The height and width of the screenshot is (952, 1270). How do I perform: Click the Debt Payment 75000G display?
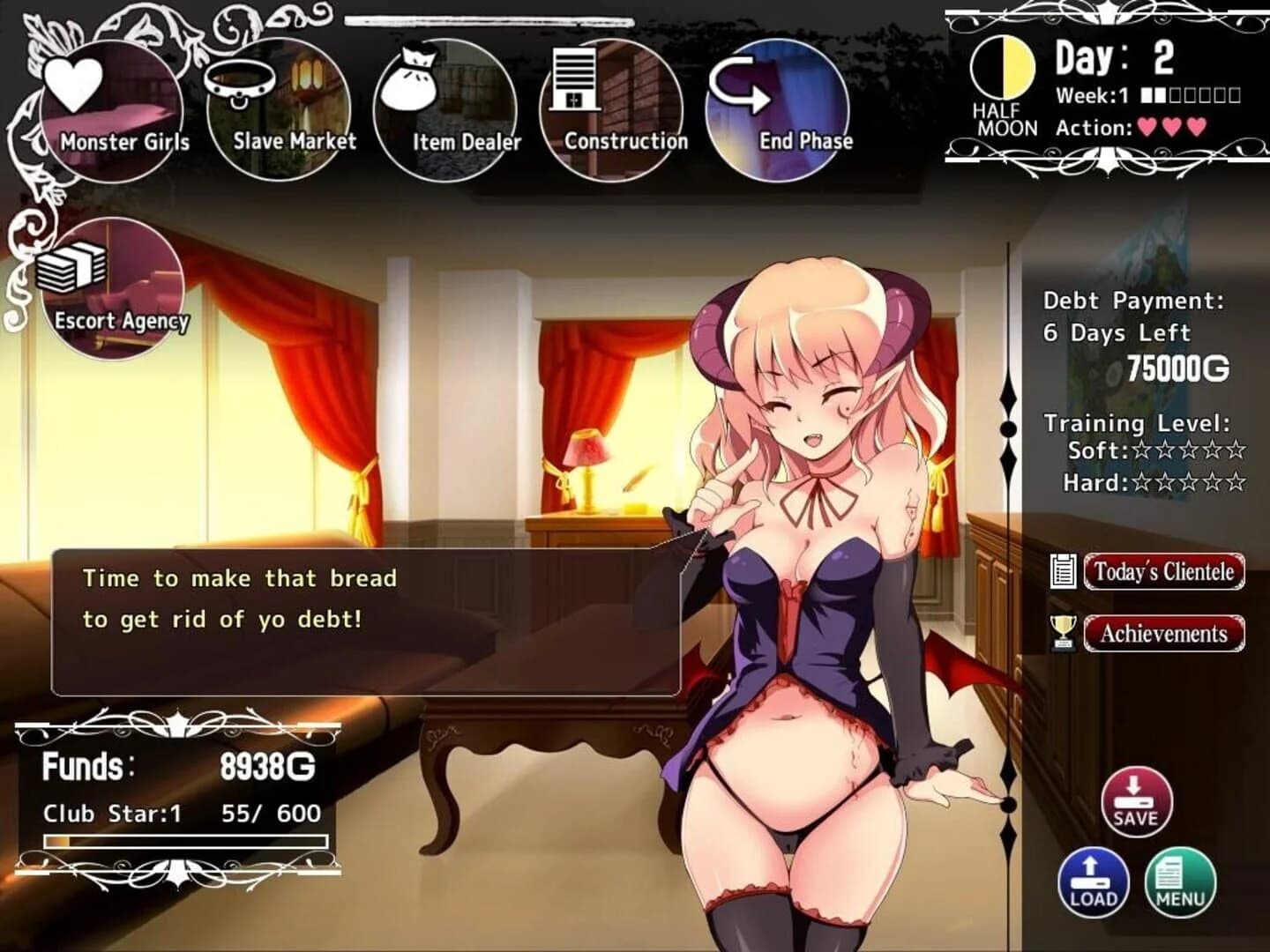pos(1180,368)
